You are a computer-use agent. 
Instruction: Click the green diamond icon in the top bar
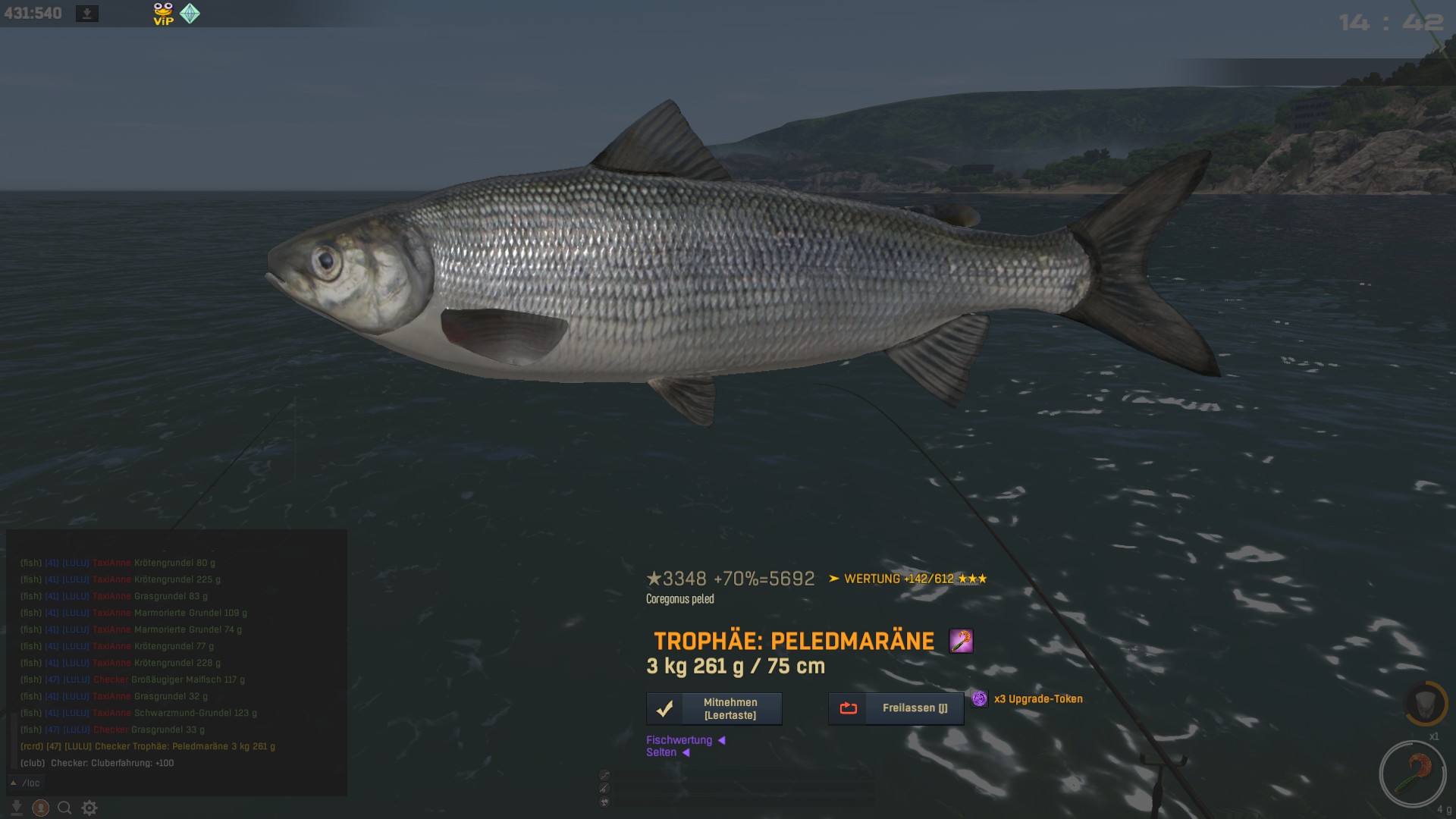[190, 14]
